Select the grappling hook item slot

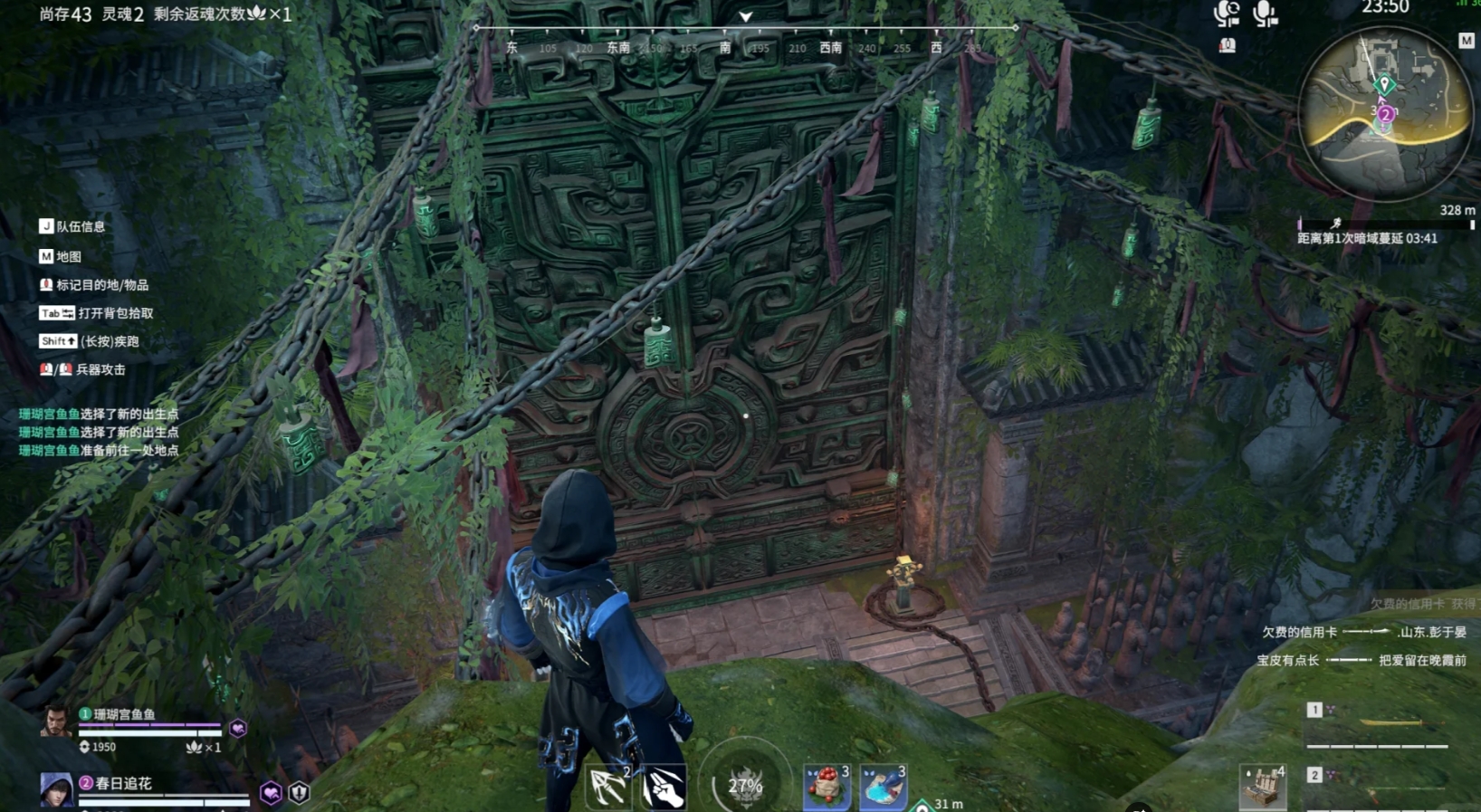(608, 787)
